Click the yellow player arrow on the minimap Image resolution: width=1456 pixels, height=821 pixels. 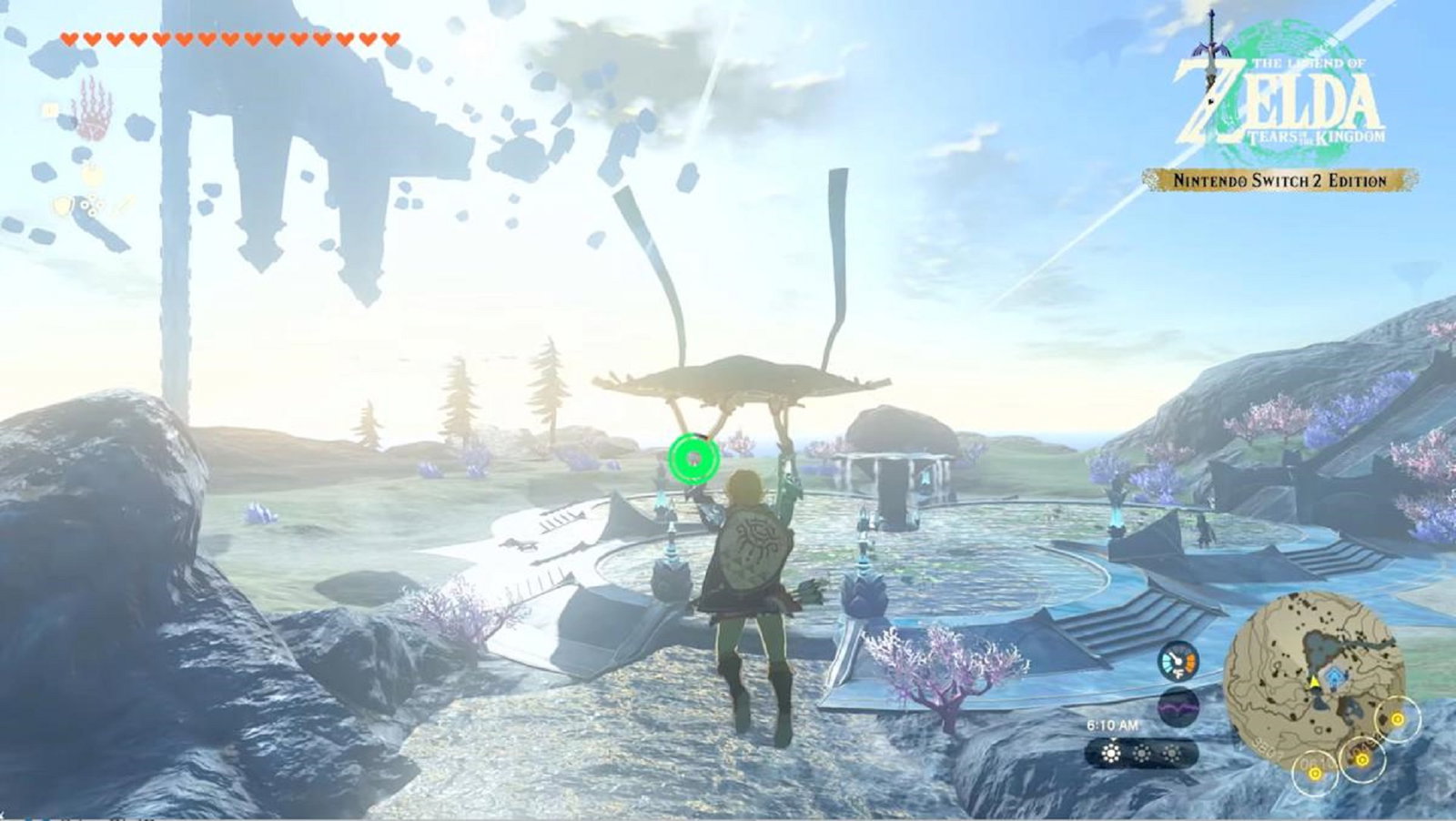1314,680
